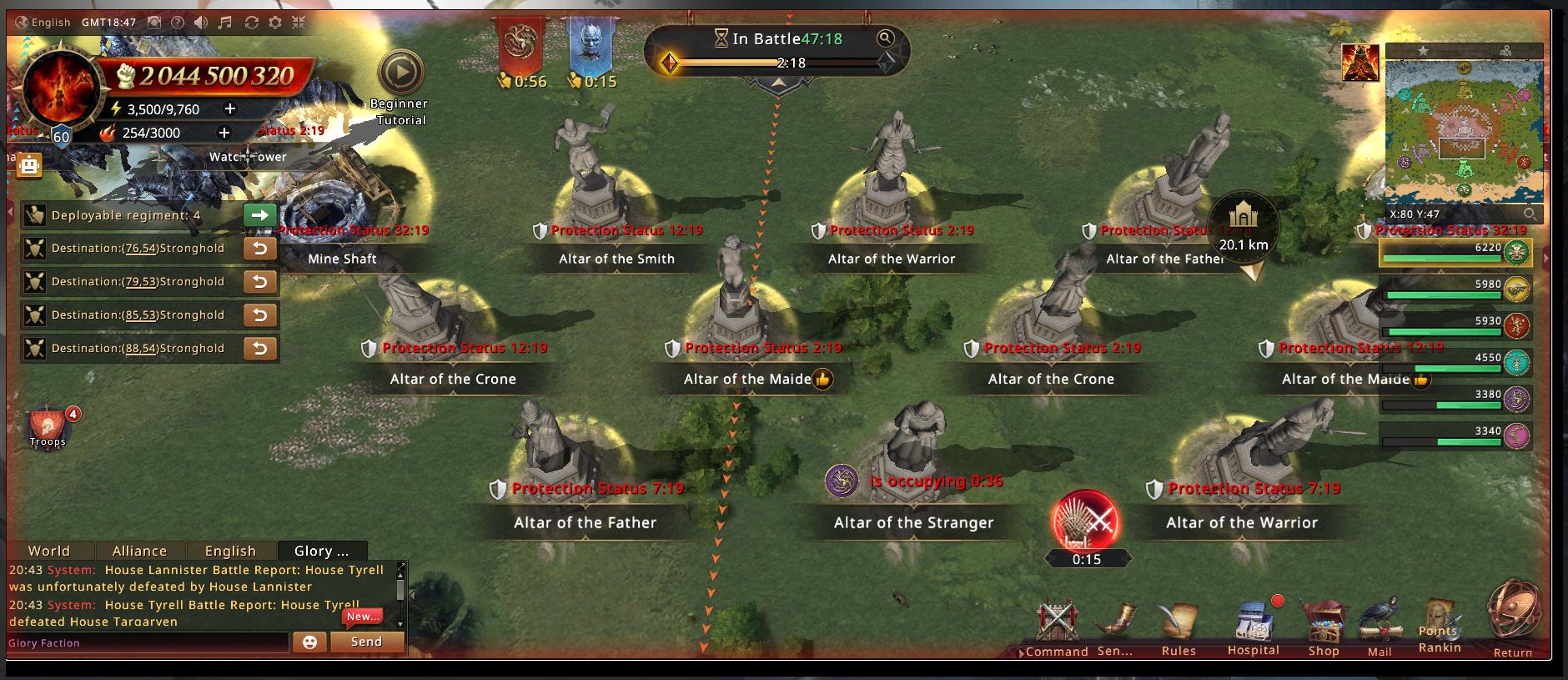This screenshot has height=680, width=1568.
Task: Open the Troops panel
Action: click(48, 427)
